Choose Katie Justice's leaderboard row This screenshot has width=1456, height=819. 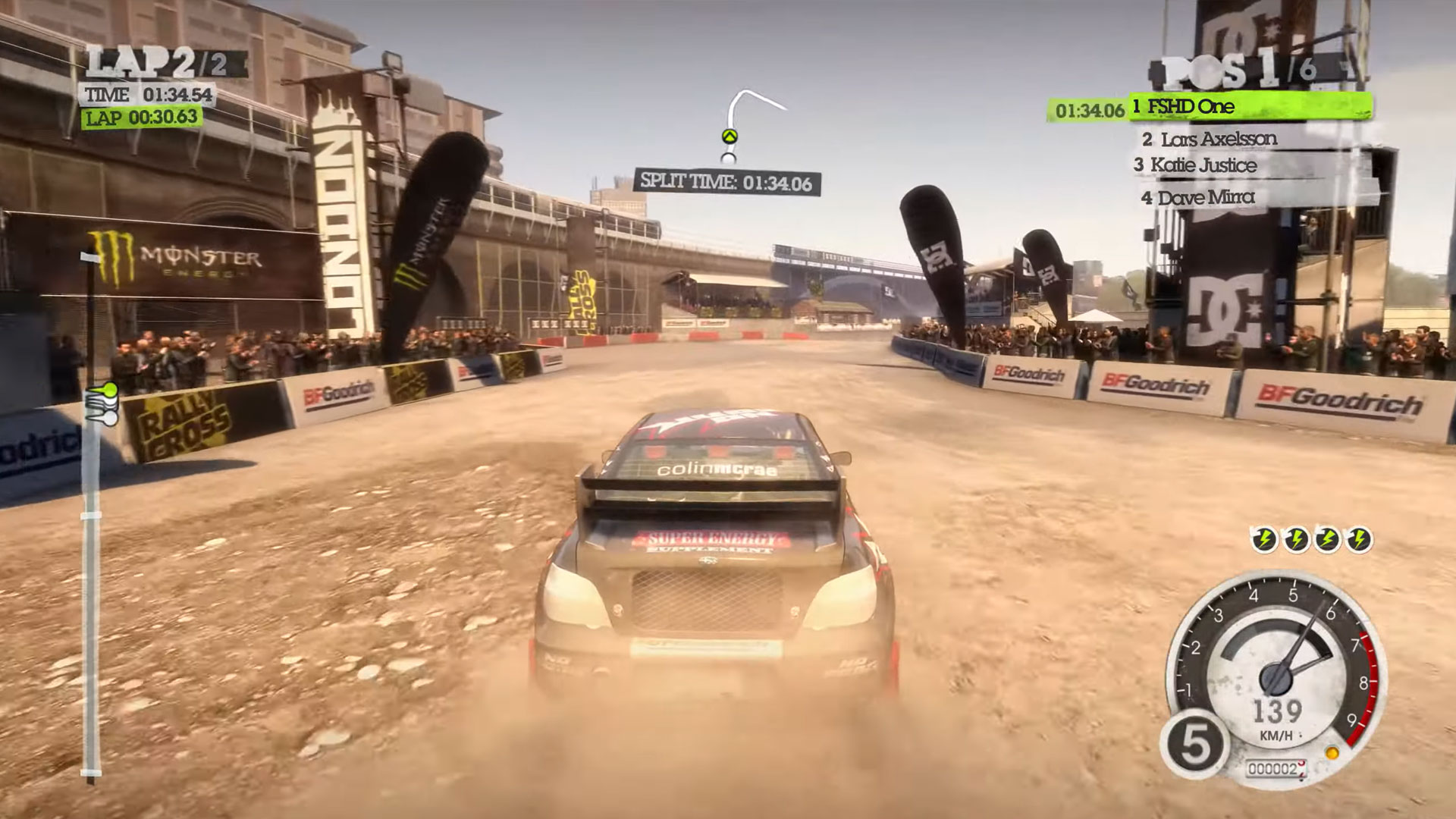pyautogui.click(x=1203, y=165)
